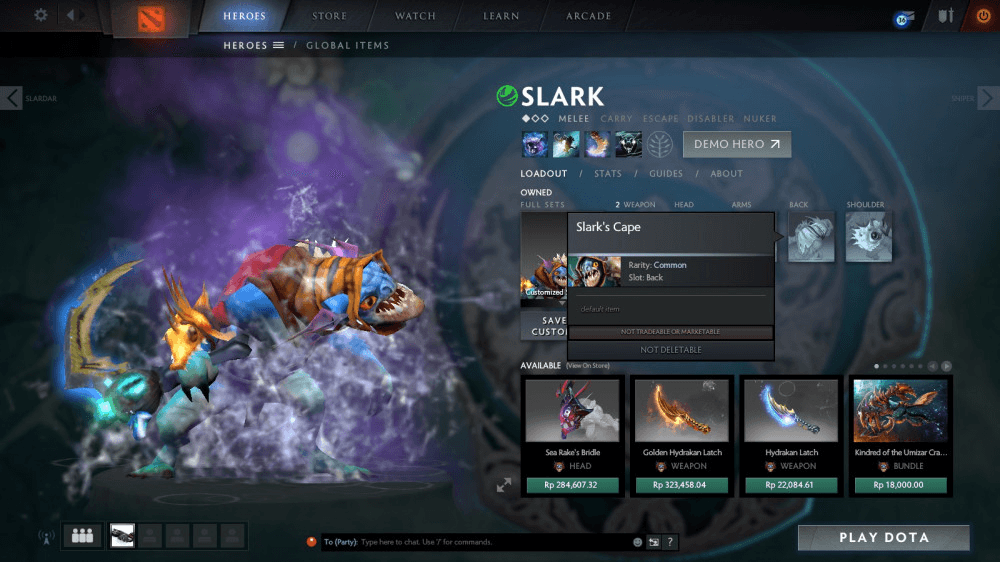The width and height of the screenshot is (1000, 562).
Task: Click the Play Dota button
Action: [x=883, y=538]
